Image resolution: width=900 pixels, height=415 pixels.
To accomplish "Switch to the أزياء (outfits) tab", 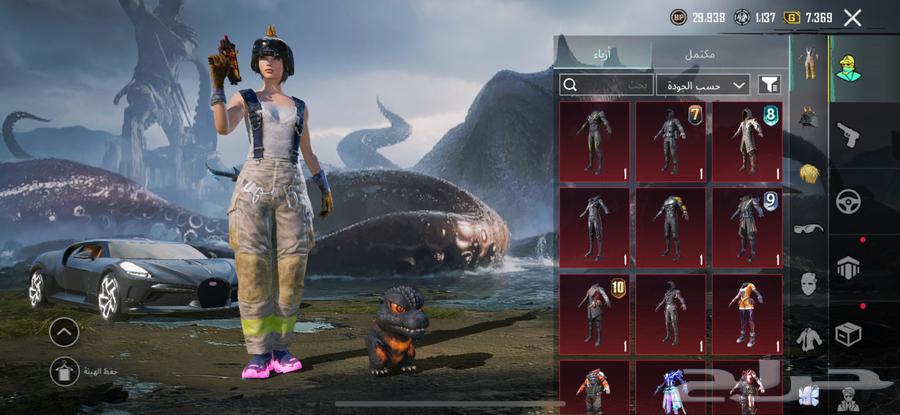I will tap(603, 54).
